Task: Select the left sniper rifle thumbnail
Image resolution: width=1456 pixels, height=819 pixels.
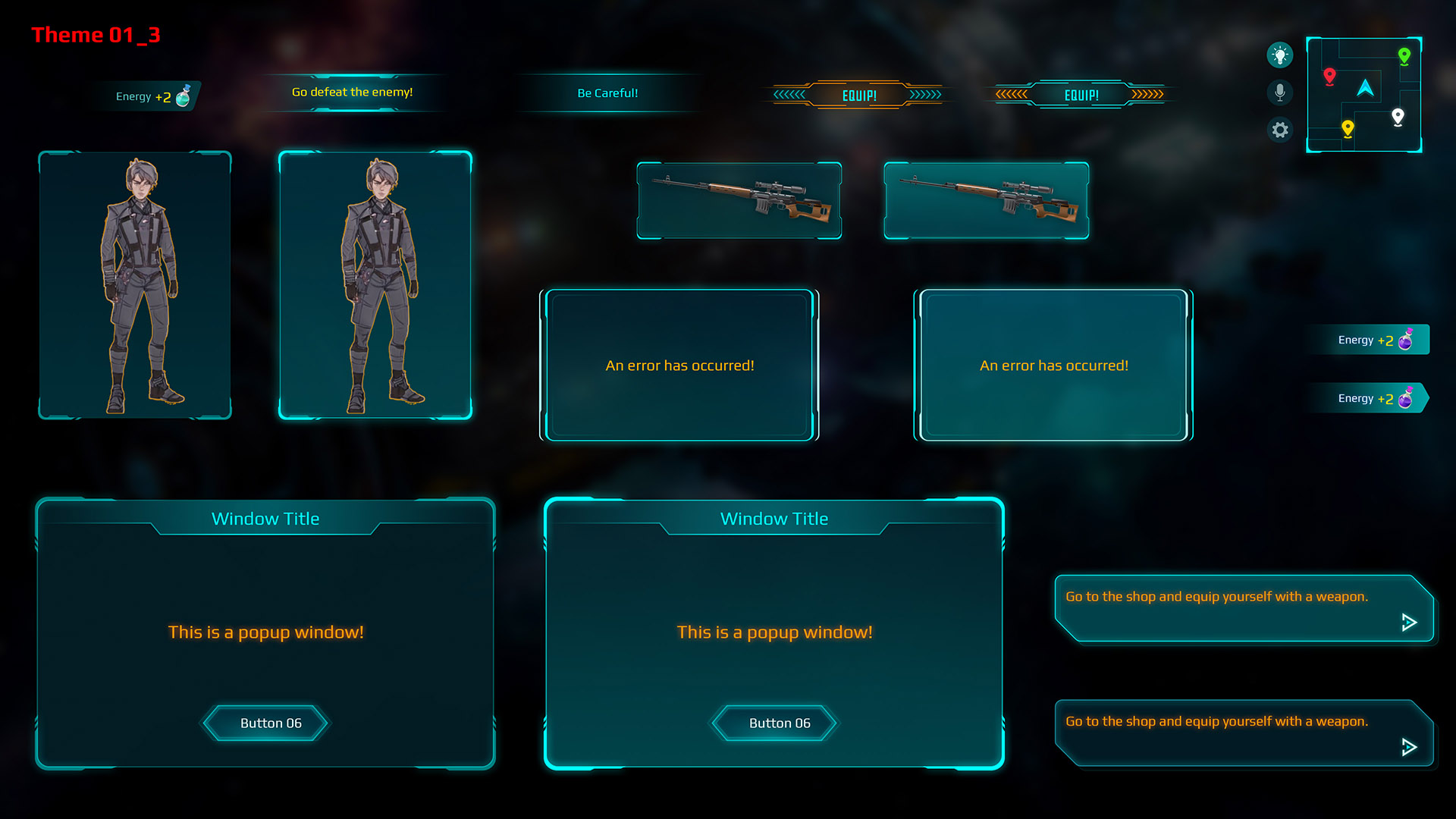Action: pos(739,200)
